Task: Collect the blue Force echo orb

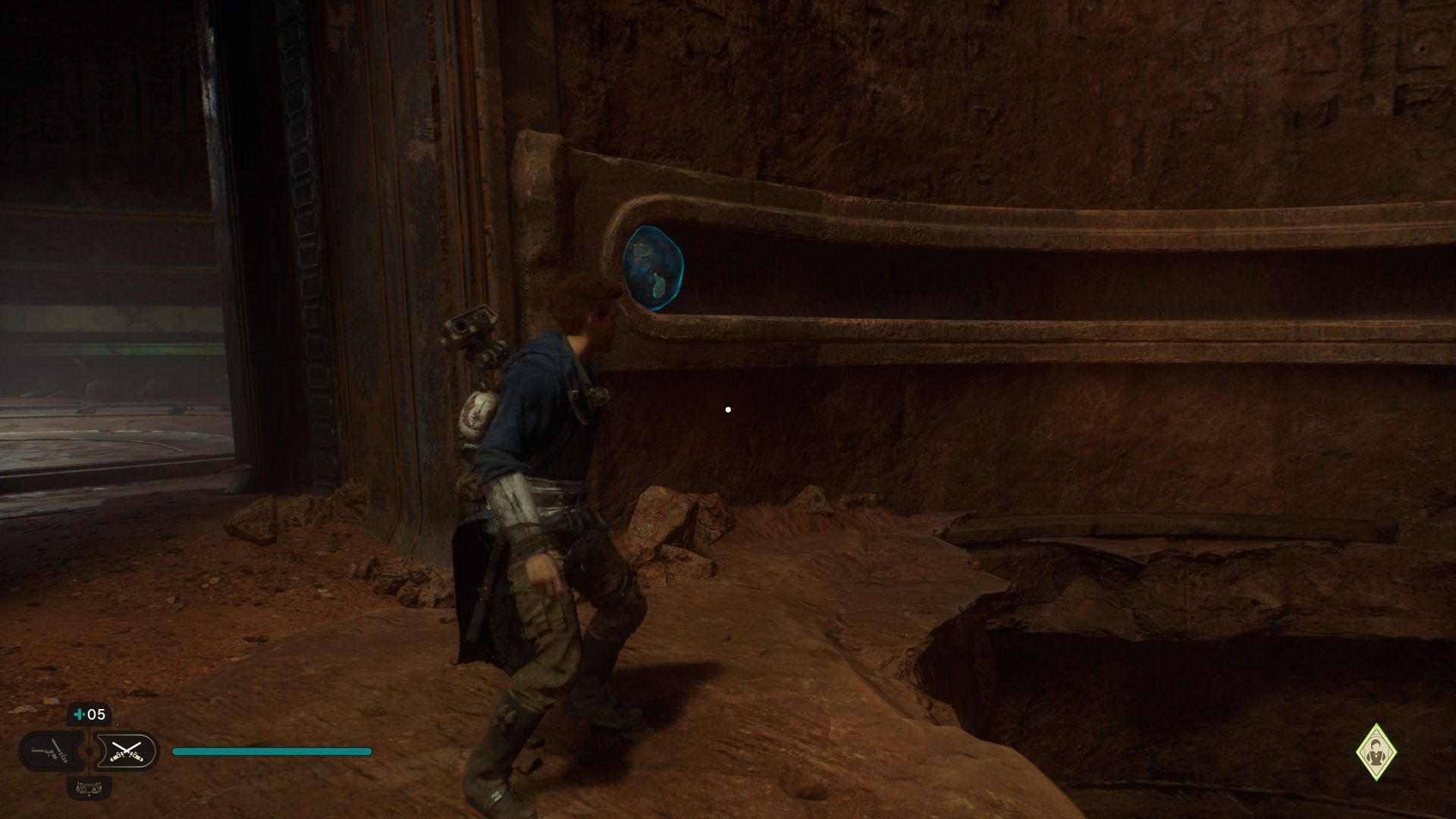Action: coord(652,269)
